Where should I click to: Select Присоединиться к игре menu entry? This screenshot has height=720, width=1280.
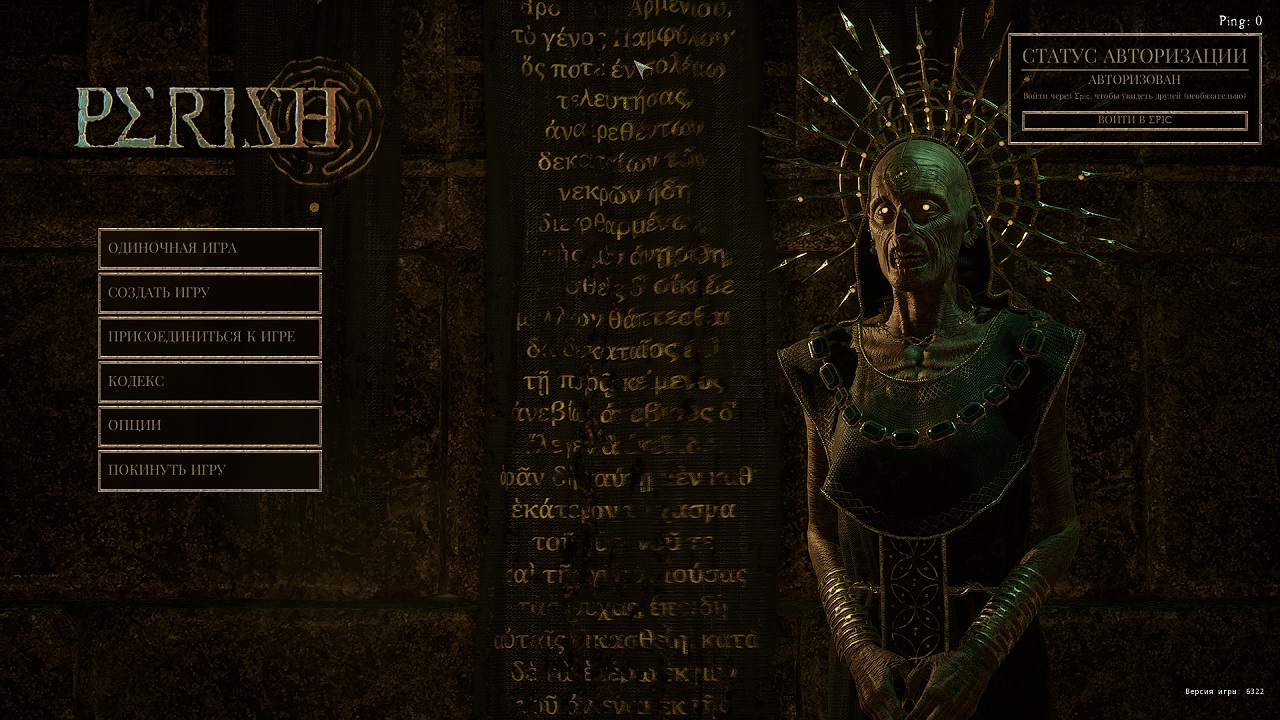click(x=210, y=337)
